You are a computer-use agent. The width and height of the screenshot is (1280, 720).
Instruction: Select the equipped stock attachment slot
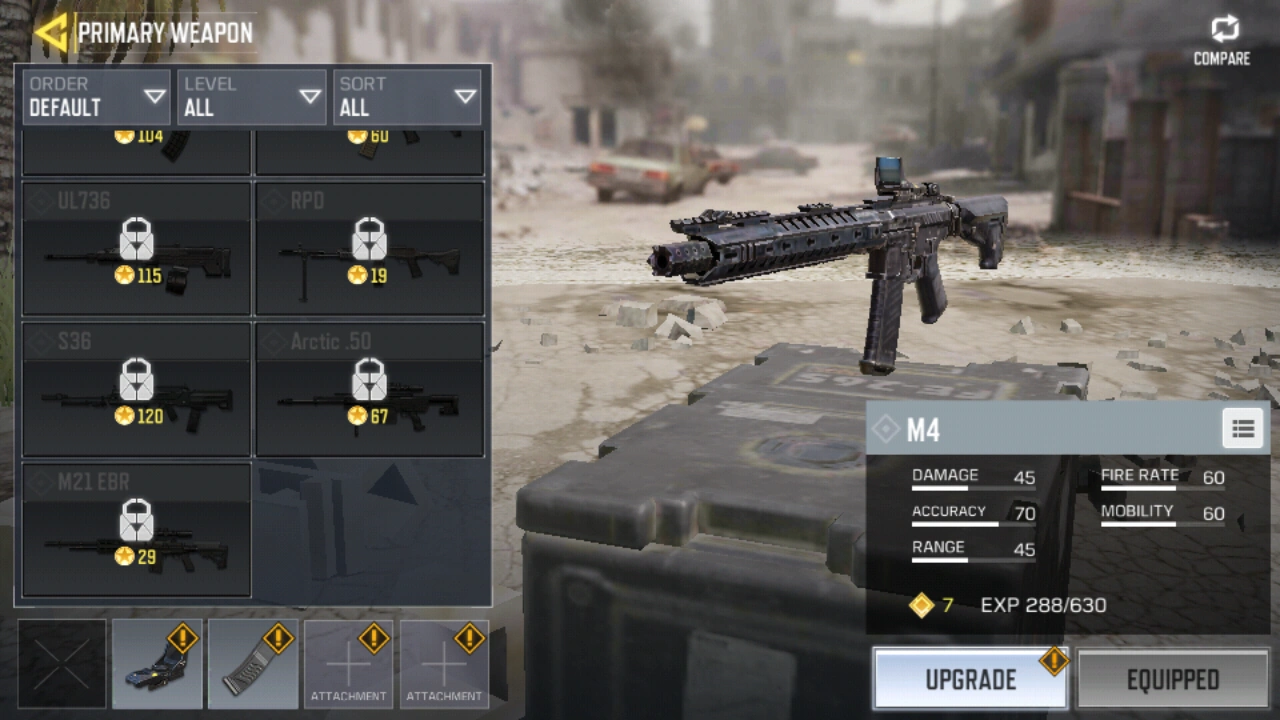[157, 663]
